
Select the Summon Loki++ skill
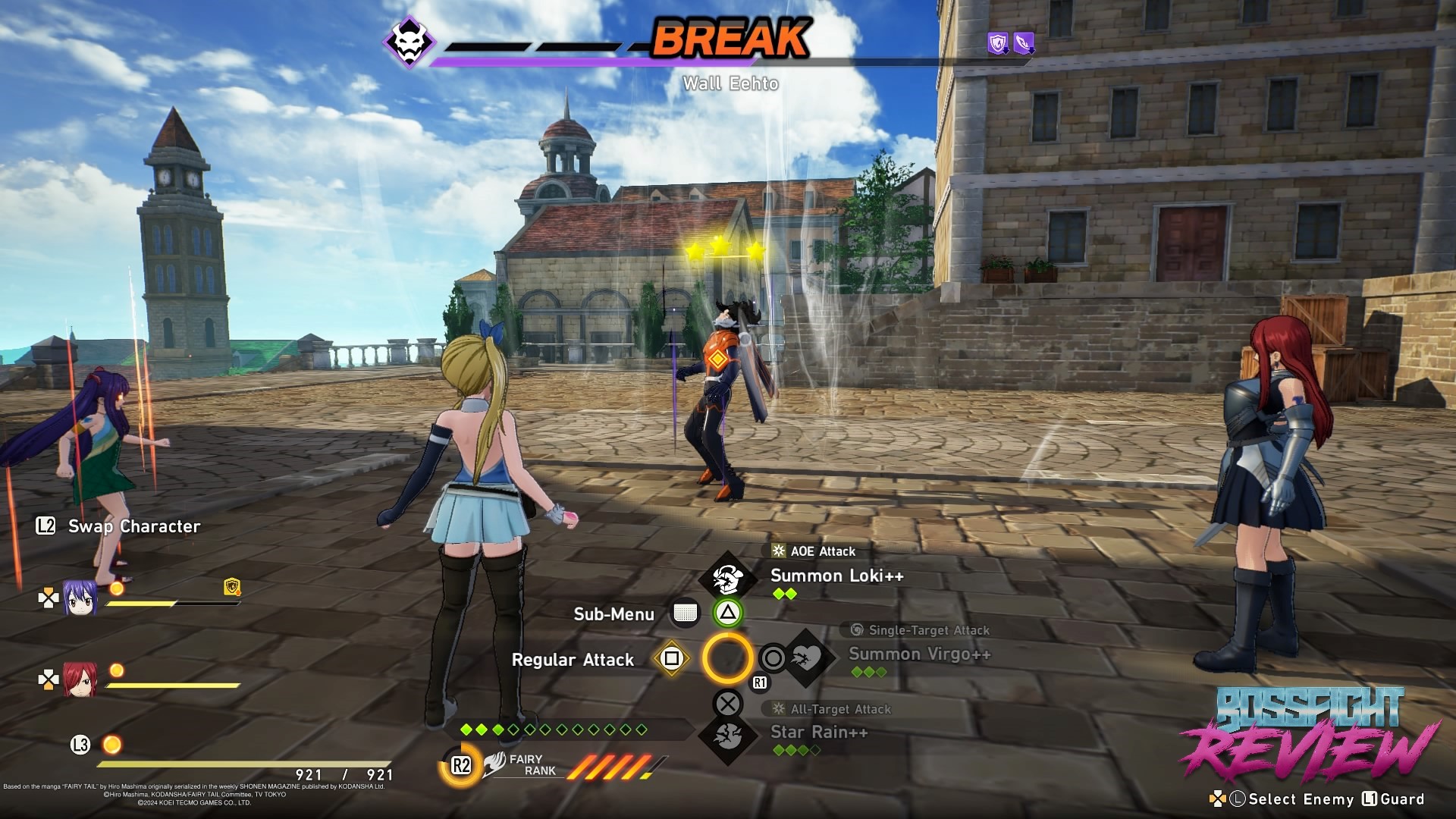click(x=836, y=576)
